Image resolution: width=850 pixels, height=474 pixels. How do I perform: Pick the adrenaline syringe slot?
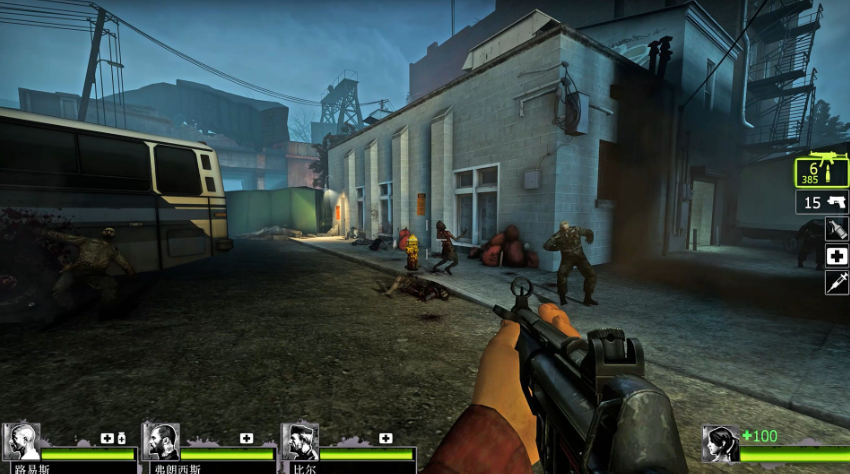click(x=836, y=282)
